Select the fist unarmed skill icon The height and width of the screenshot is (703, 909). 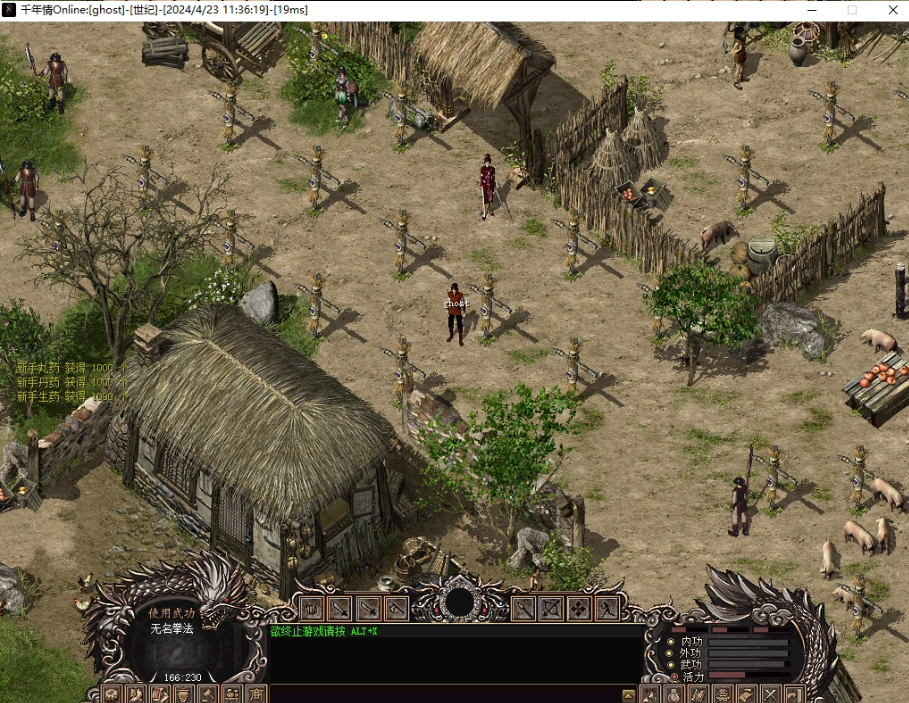click(312, 607)
